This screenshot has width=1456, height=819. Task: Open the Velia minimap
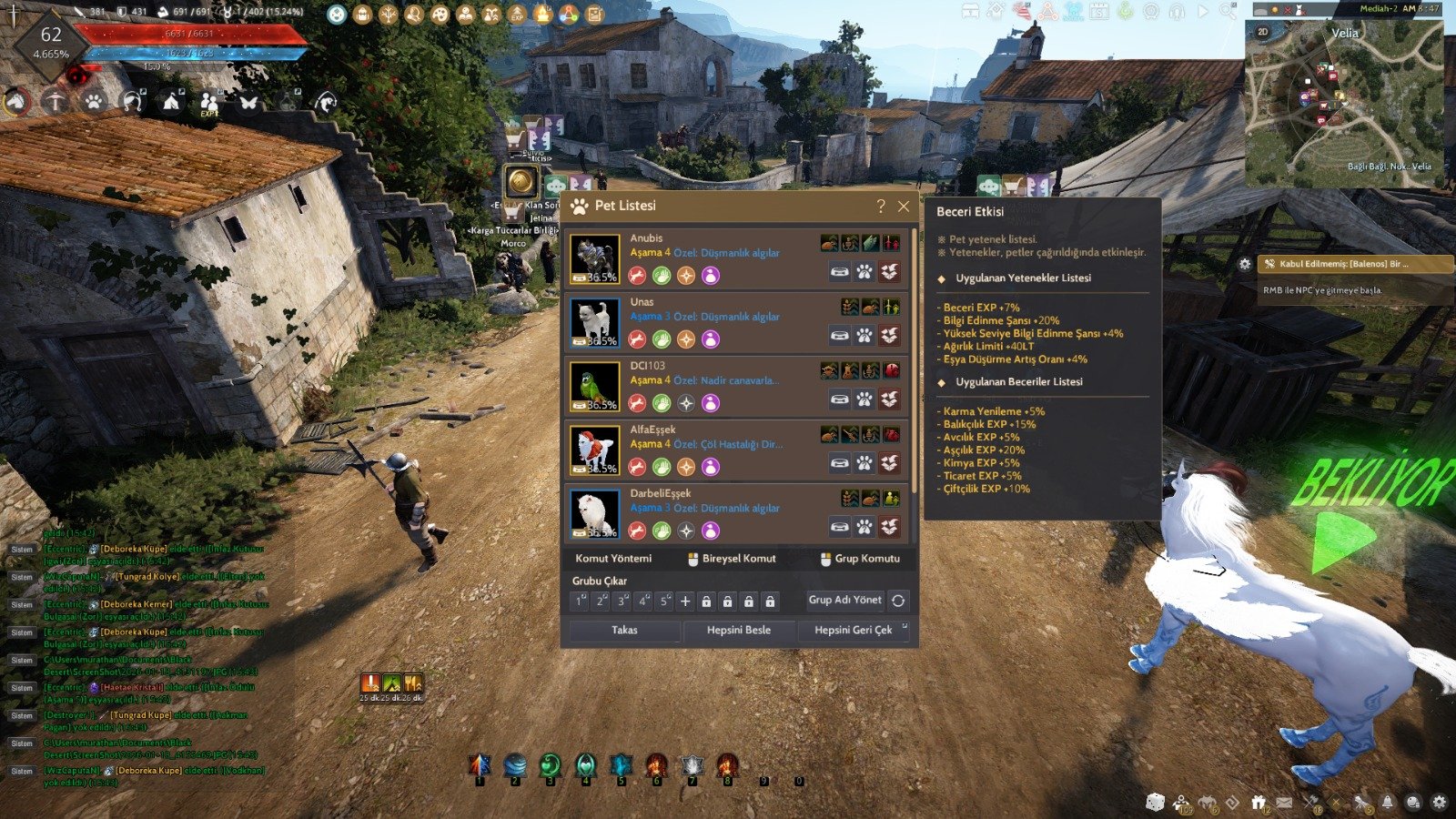pos(1343,105)
